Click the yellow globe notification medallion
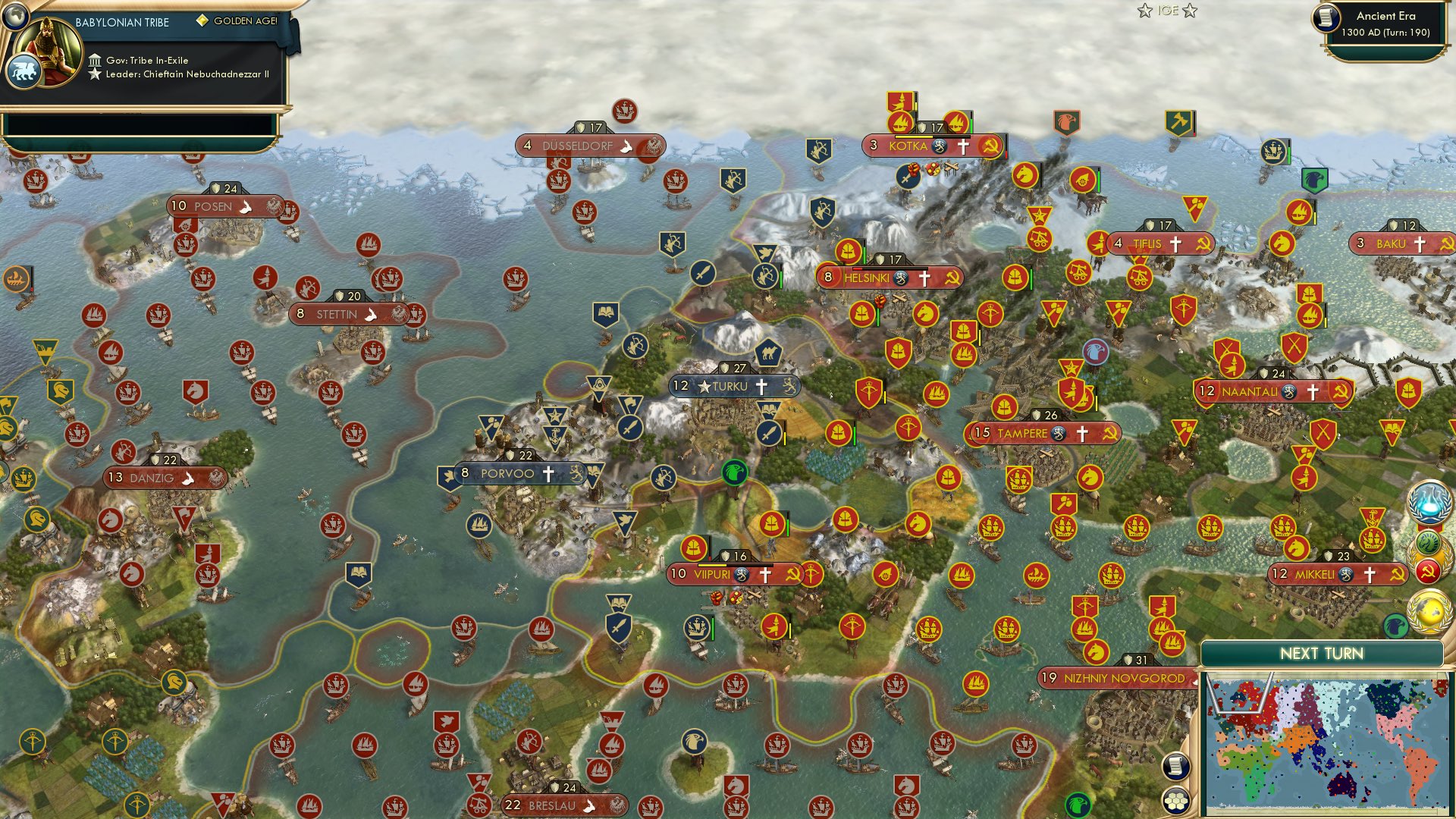Image resolution: width=1456 pixels, height=819 pixels. 1426,612
